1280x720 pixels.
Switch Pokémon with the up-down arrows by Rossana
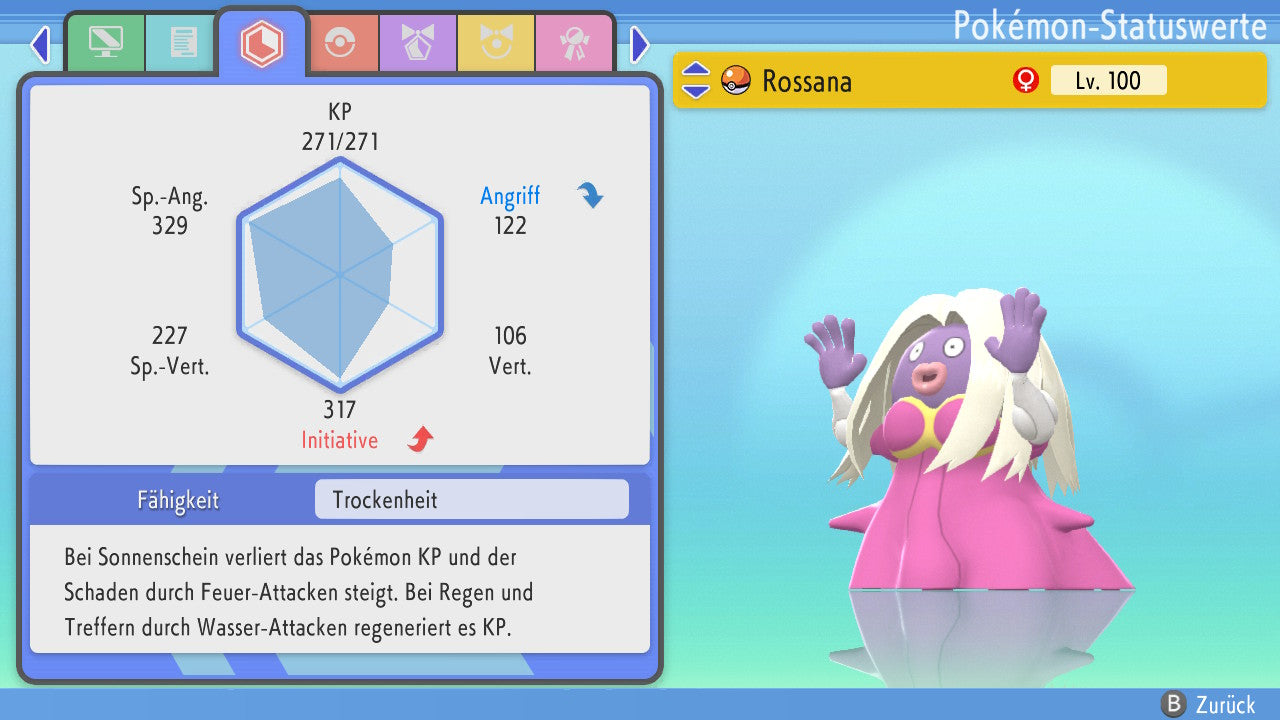[x=696, y=80]
